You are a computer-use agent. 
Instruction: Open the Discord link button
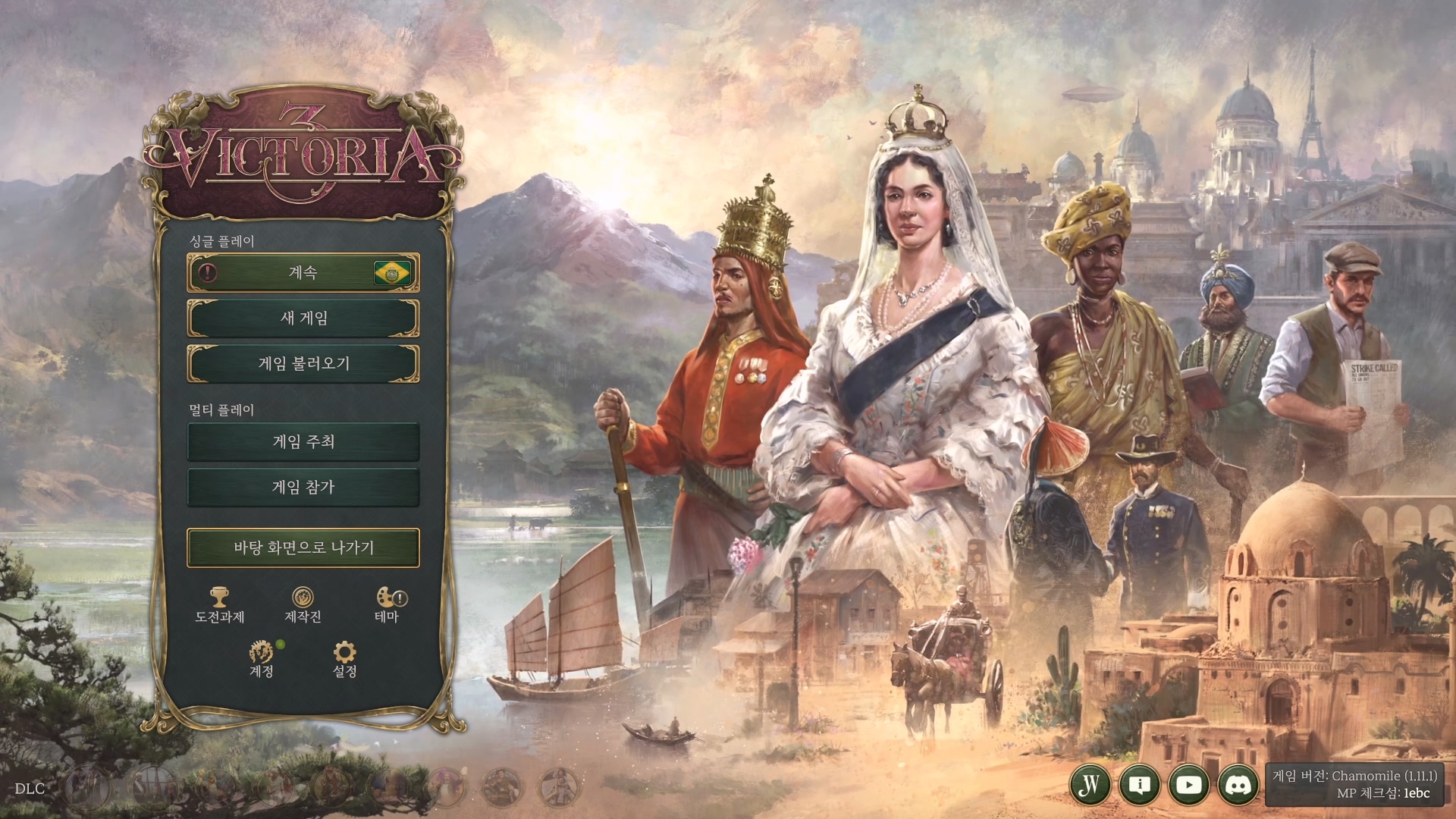point(1238,784)
